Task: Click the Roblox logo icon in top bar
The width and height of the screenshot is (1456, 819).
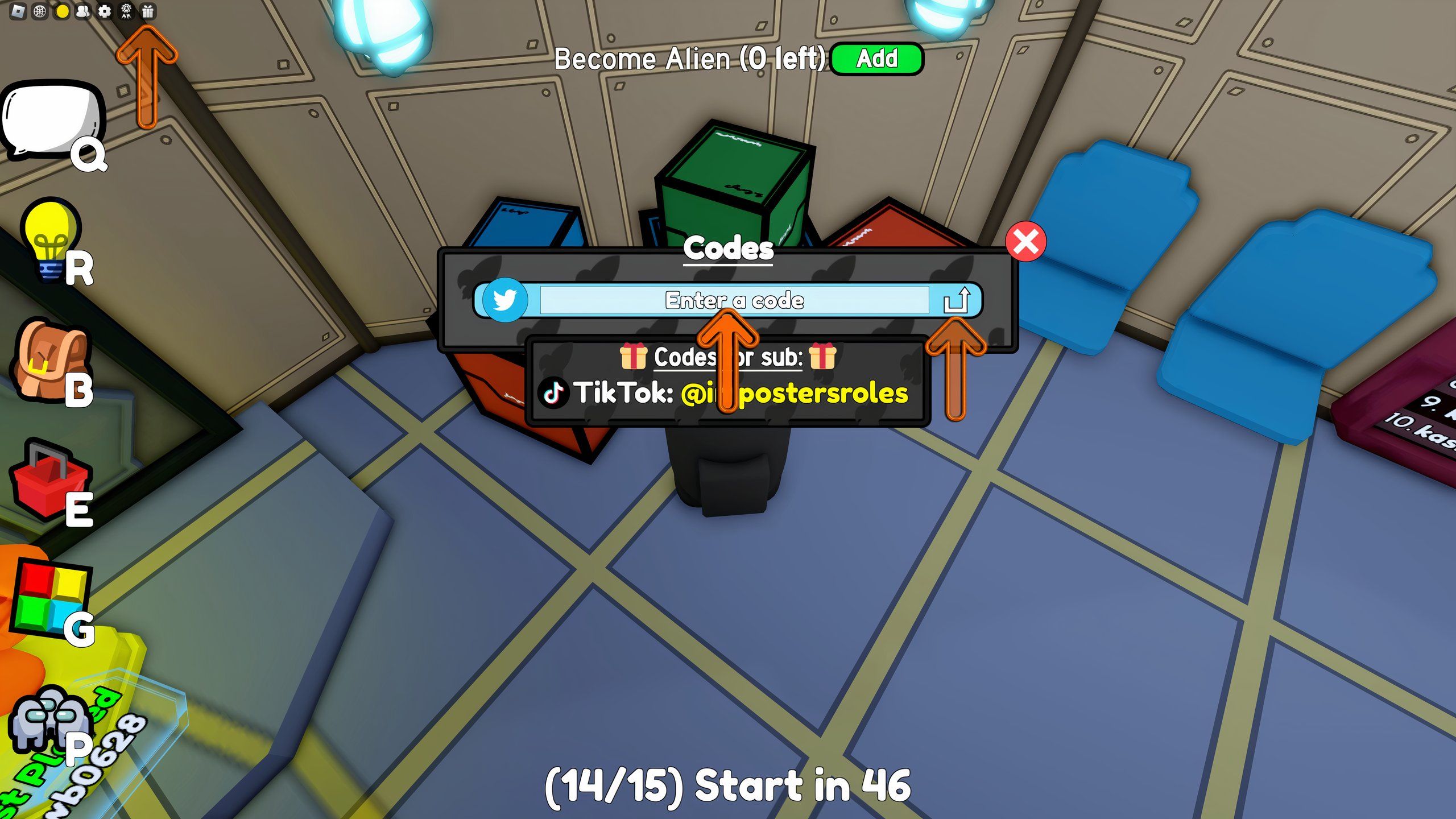Action: click(18, 11)
